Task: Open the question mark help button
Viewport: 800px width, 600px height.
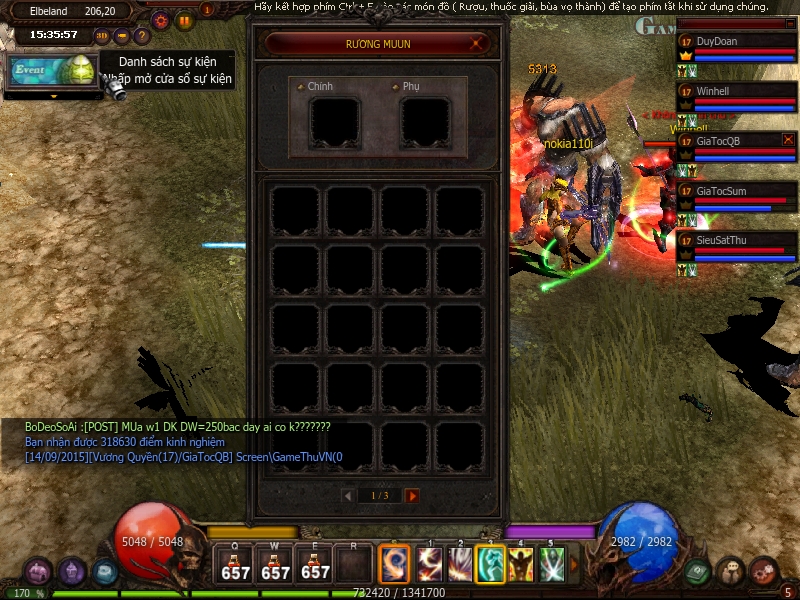Action: click(142, 37)
